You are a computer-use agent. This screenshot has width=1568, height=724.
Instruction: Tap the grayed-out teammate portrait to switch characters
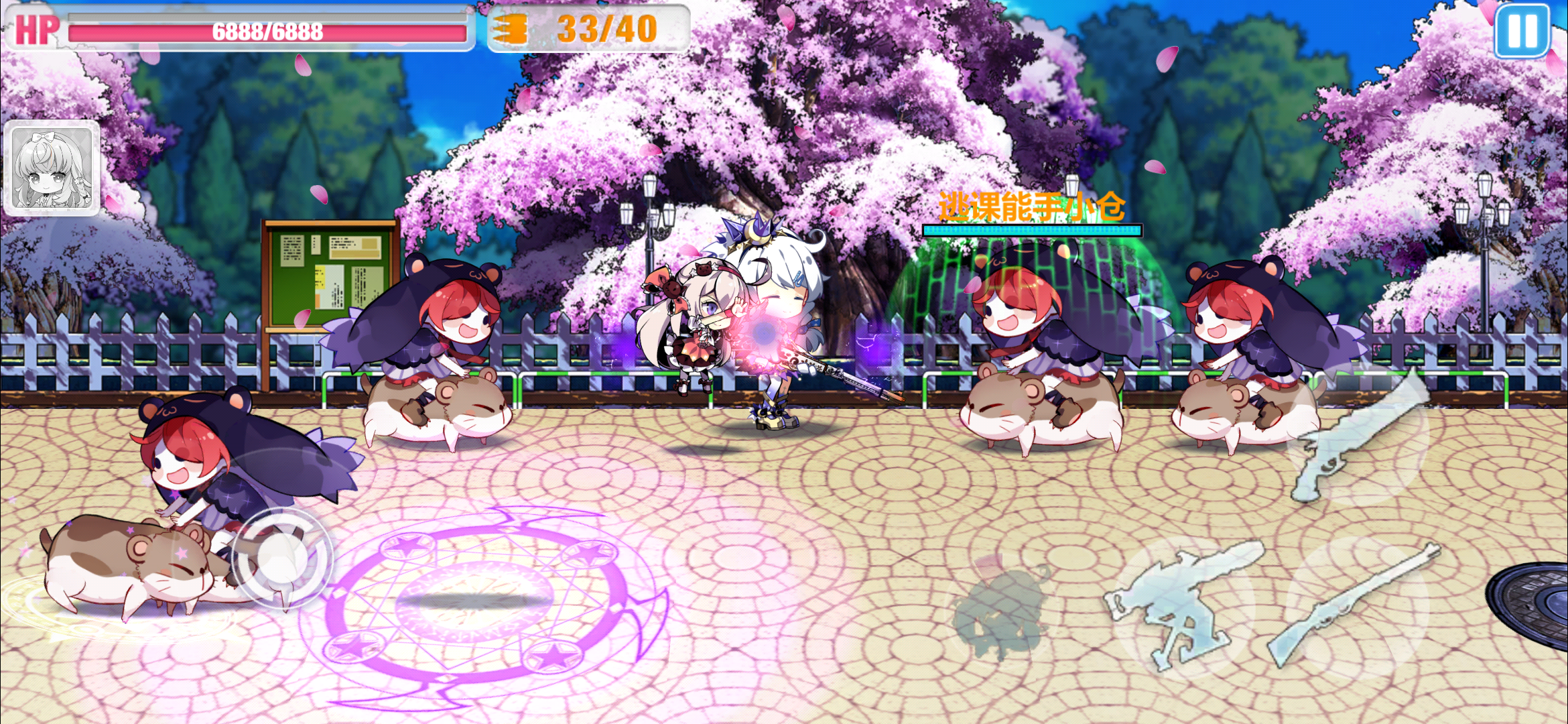tap(52, 166)
